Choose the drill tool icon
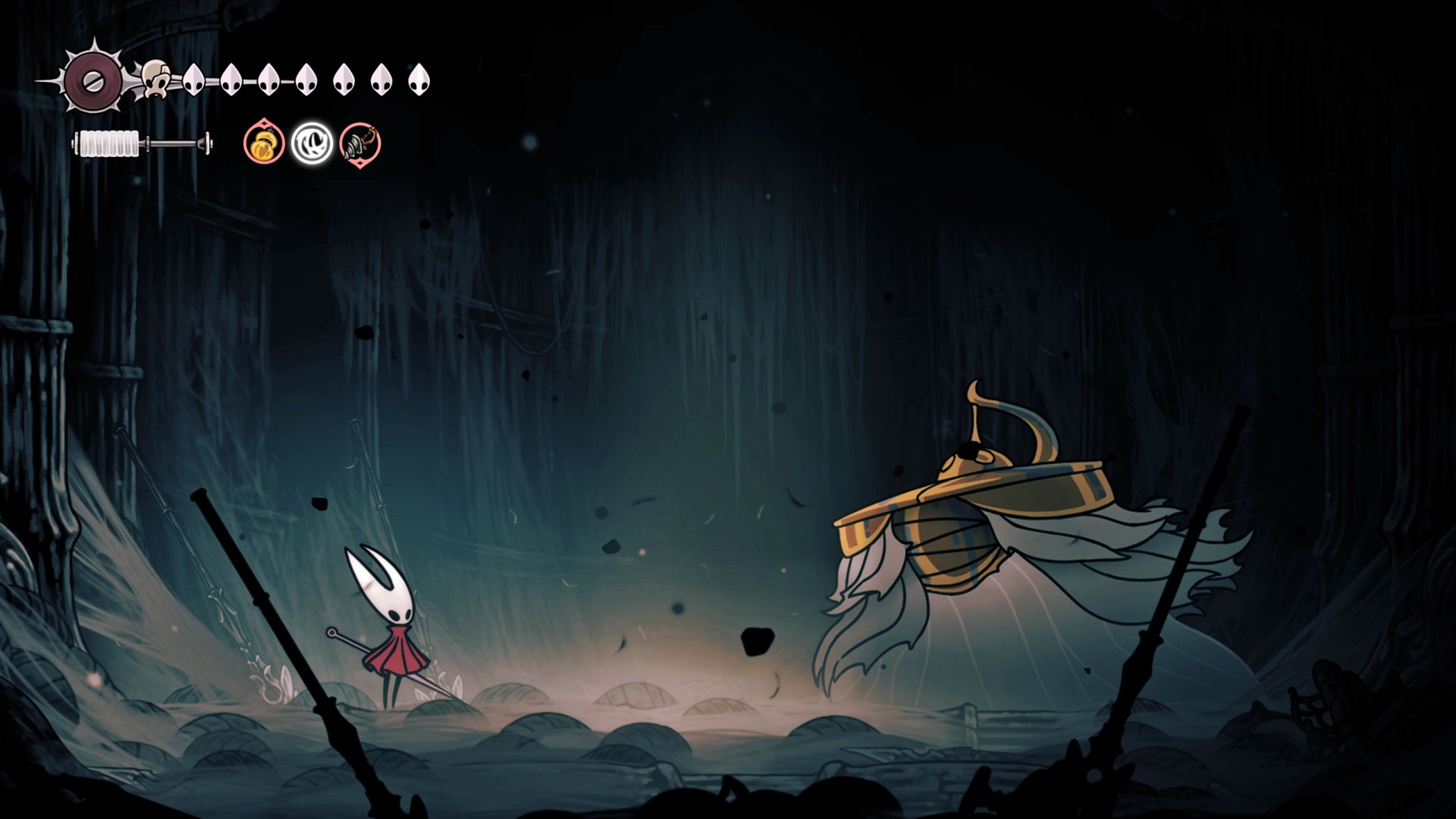Image resolution: width=1456 pixels, height=819 pixels. click(359, 143)
